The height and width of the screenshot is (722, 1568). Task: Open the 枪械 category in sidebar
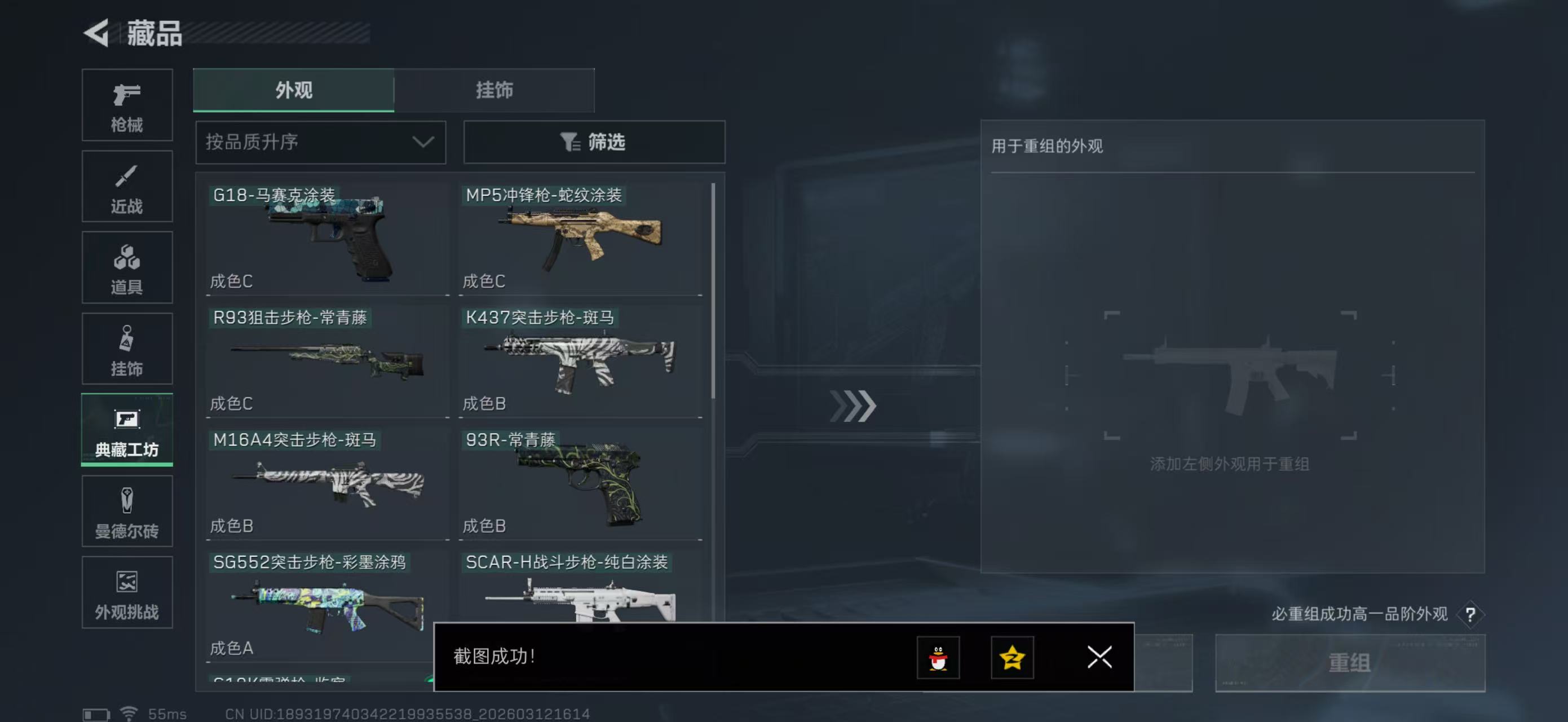pos(127,105)
